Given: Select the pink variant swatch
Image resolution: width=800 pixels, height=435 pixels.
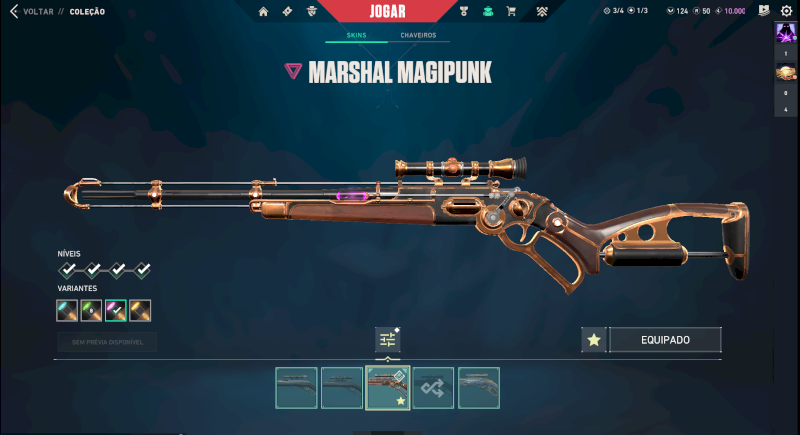Looking at the screenshot, I should coord(116,311).
